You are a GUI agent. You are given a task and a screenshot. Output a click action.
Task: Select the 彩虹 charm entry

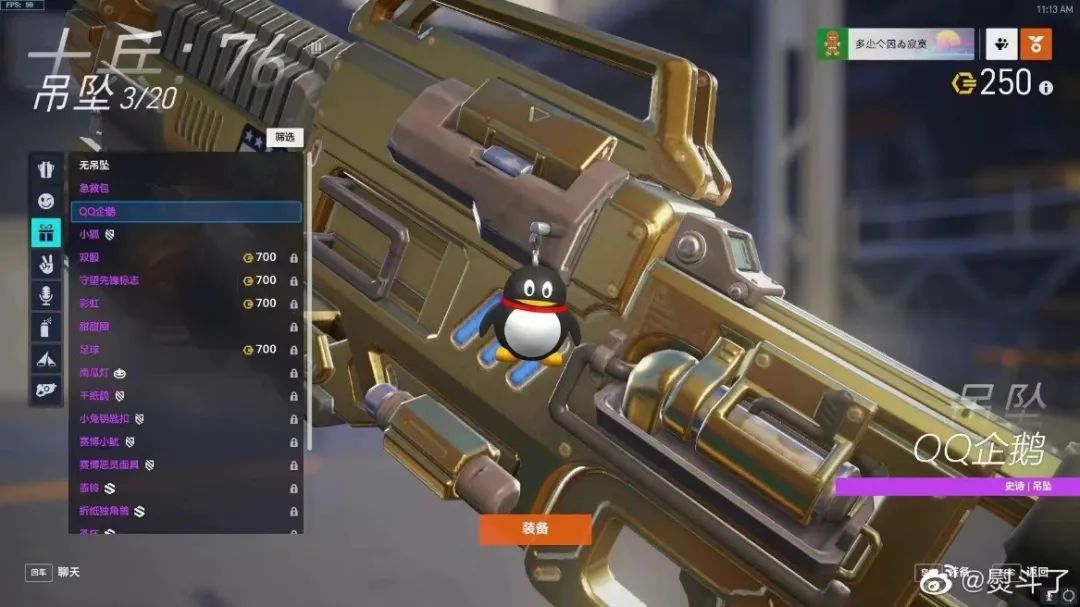coord(185,303)
